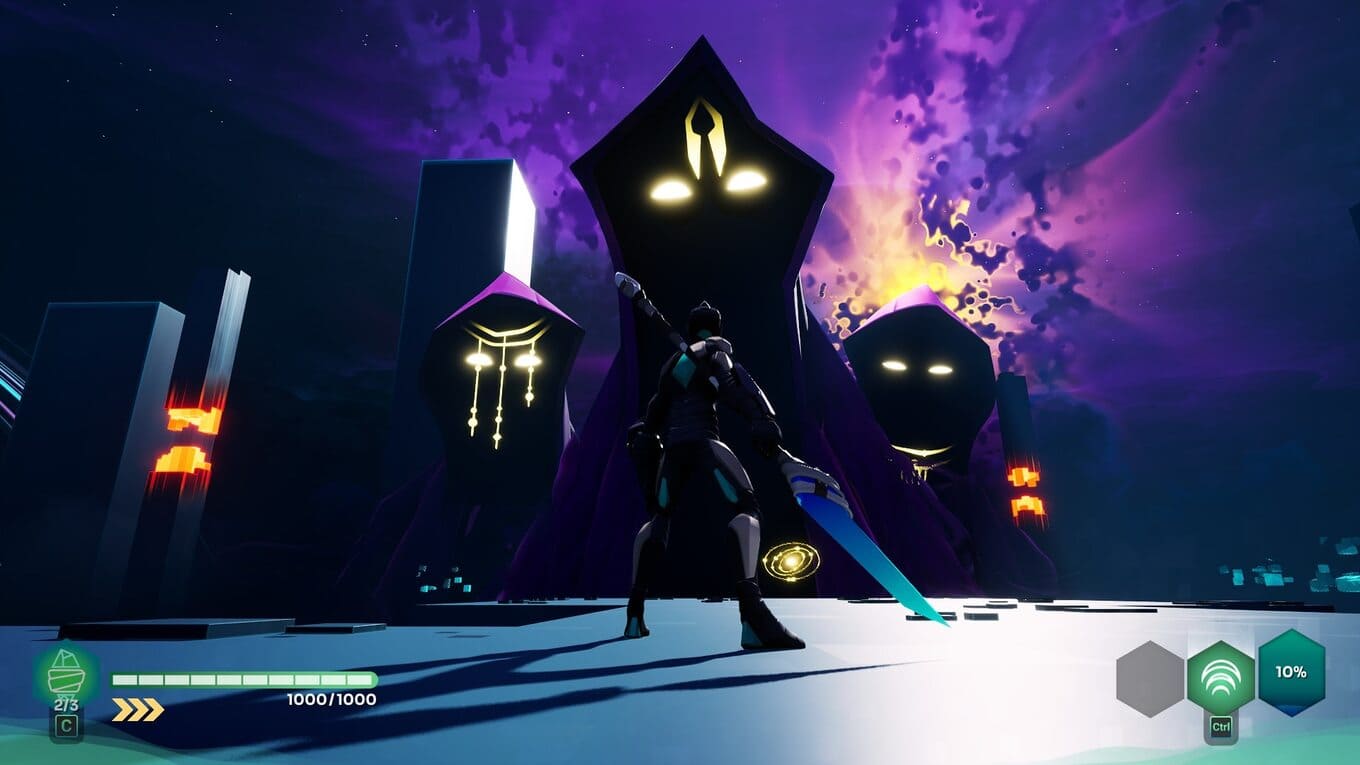
Task: Click the empty gray hexagon ability slot
Action: point(1150,678)
